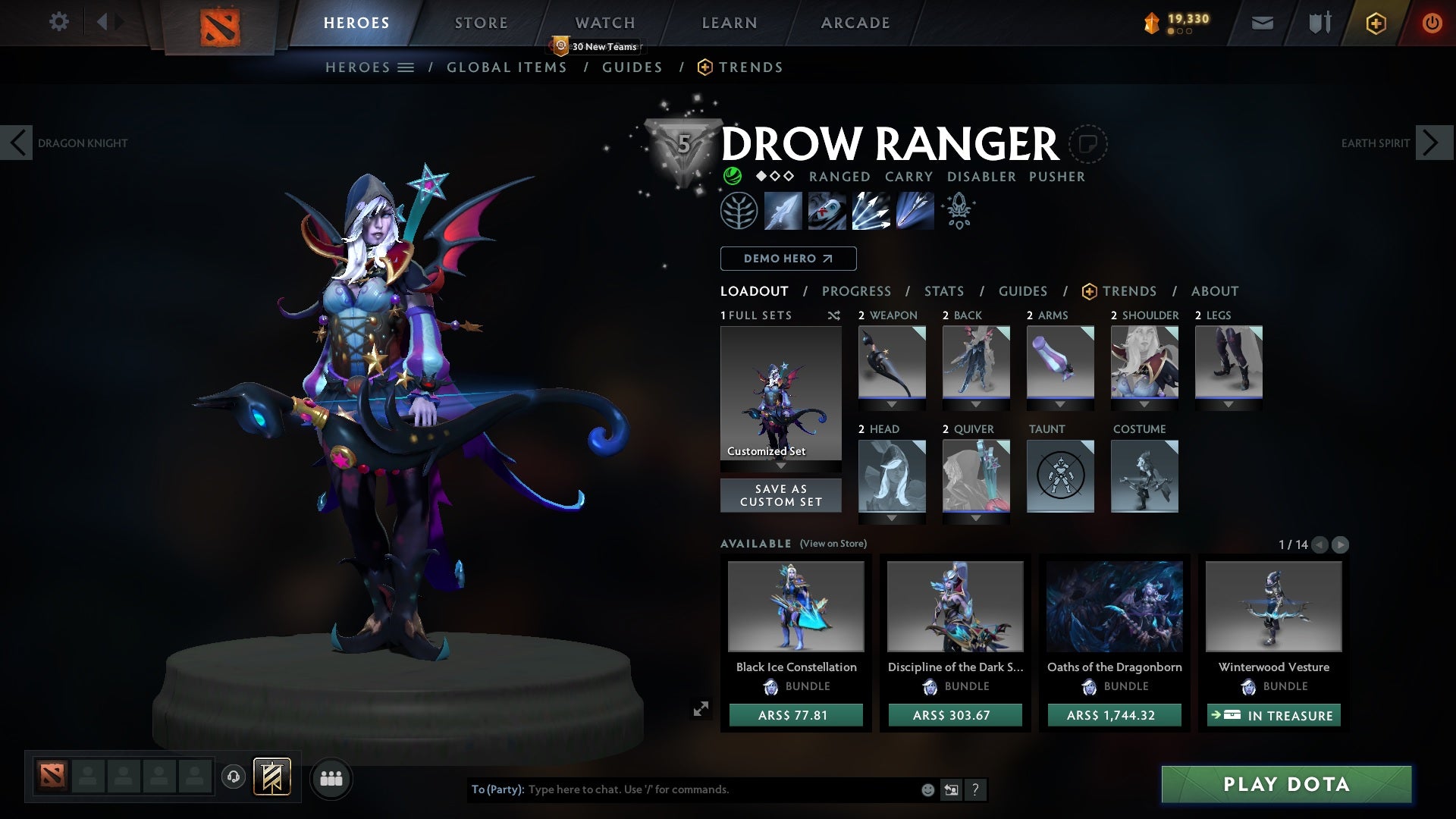This screenshot has height=819, width=1456.
Task: Expand the Weapon slot item options arrow
Action: pyautogui.click(x=892, y=404)
